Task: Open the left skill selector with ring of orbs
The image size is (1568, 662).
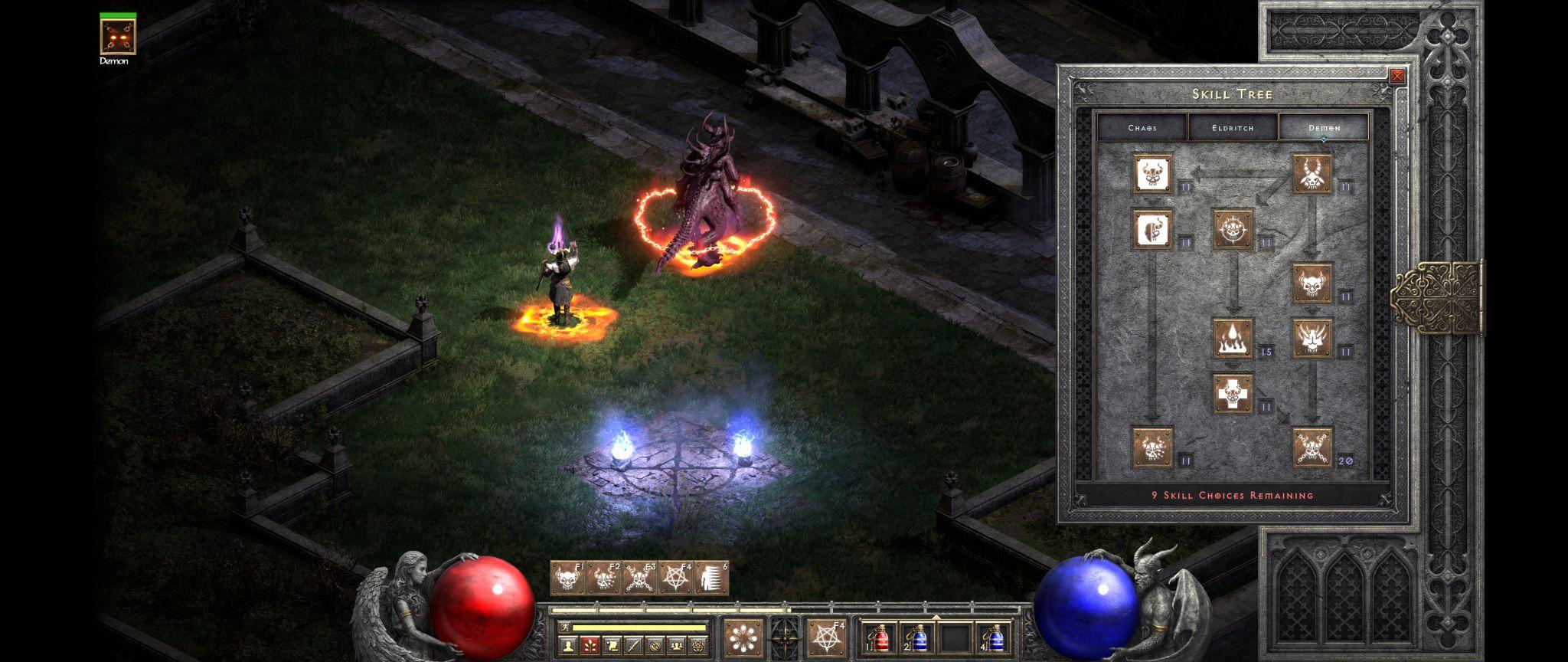Action: pos(743,637)
